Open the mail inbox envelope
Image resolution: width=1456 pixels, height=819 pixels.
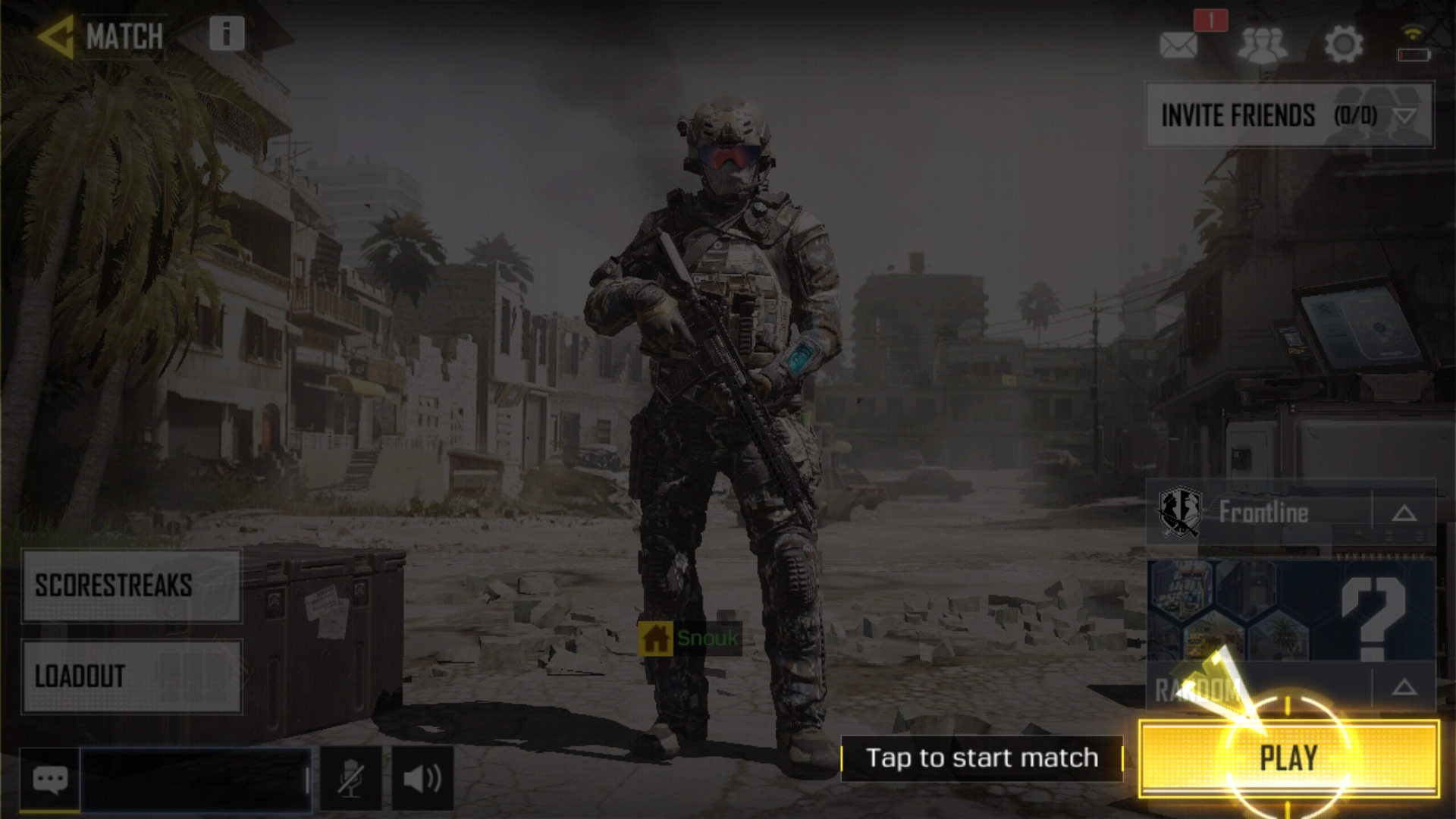pyautogui.click(x=1178, y=45)
